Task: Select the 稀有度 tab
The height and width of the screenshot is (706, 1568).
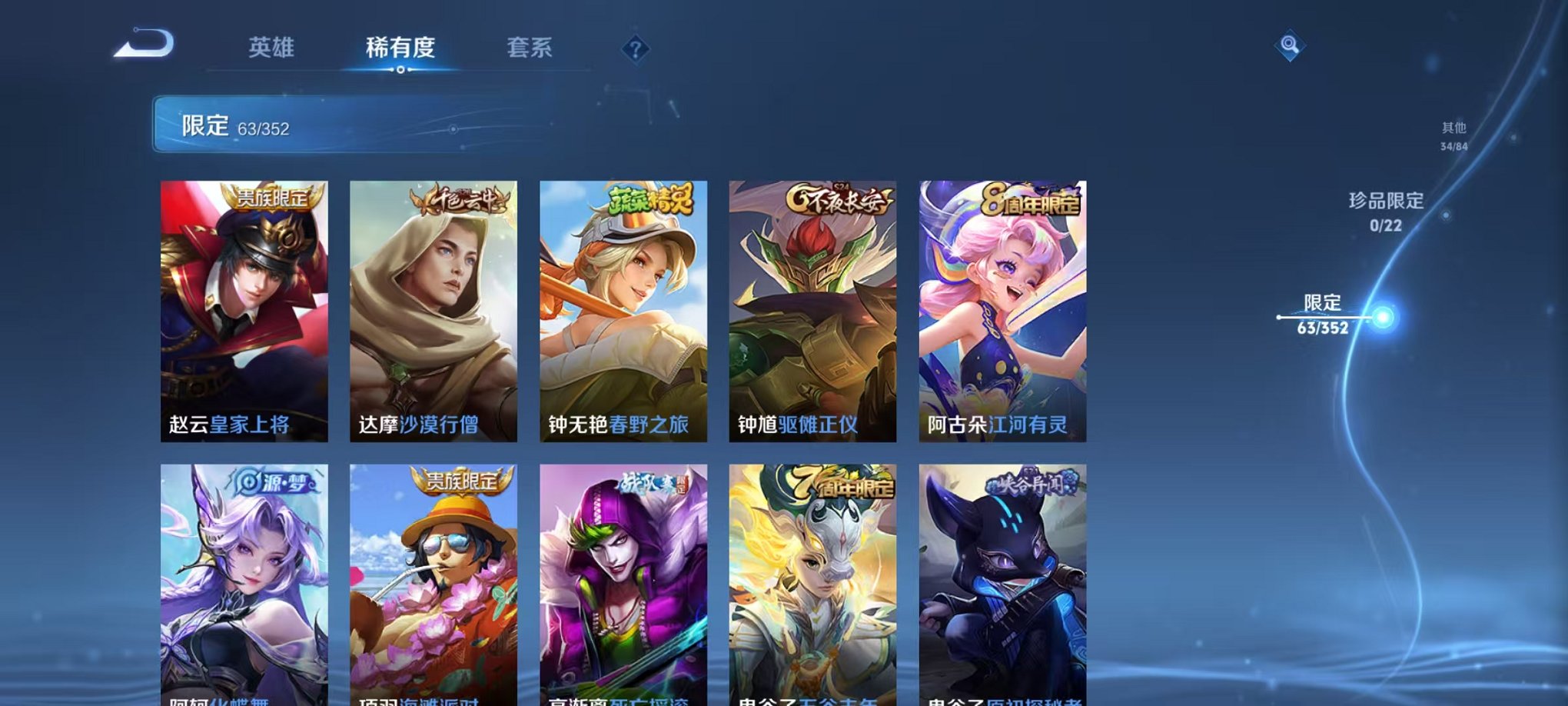Action: click(x=400, y=48)
